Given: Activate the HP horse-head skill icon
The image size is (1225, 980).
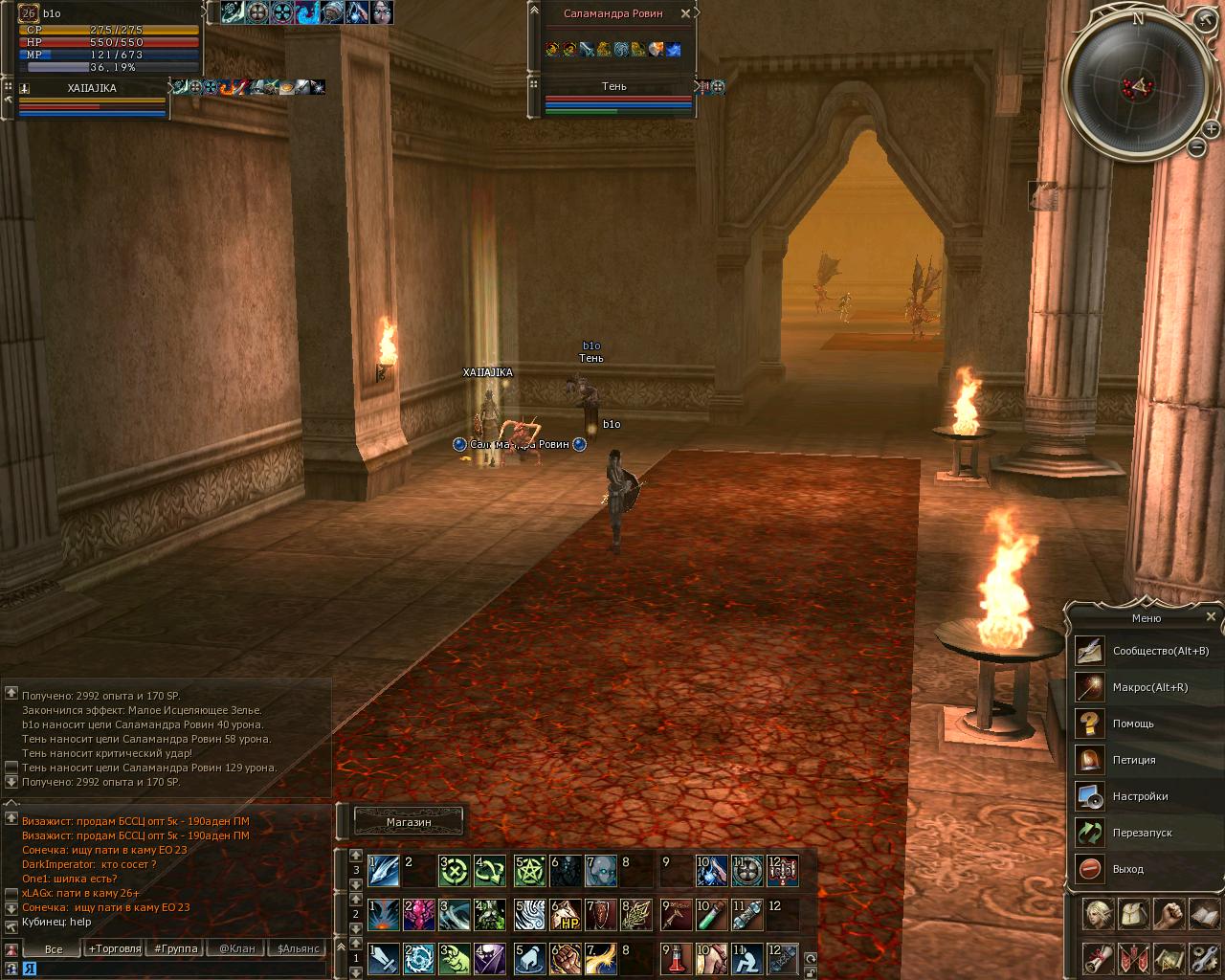Looking at the screenshot, I should 566,915.
